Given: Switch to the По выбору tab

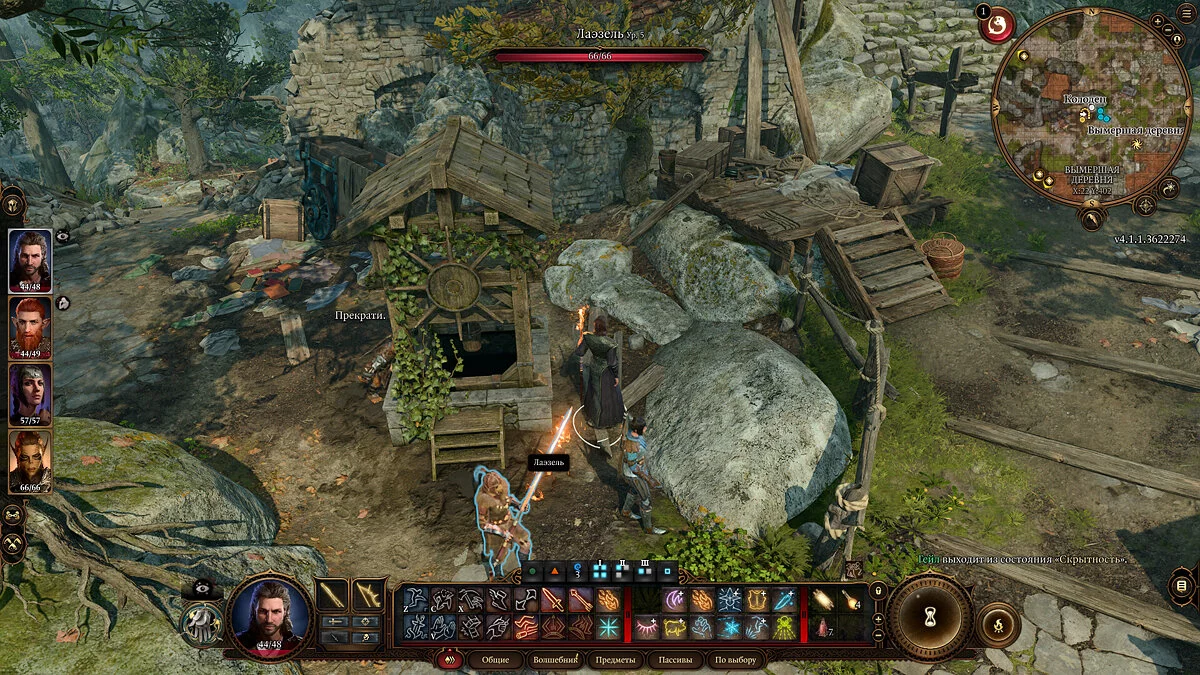Looking at the screenshot, I should coord(735,660).
